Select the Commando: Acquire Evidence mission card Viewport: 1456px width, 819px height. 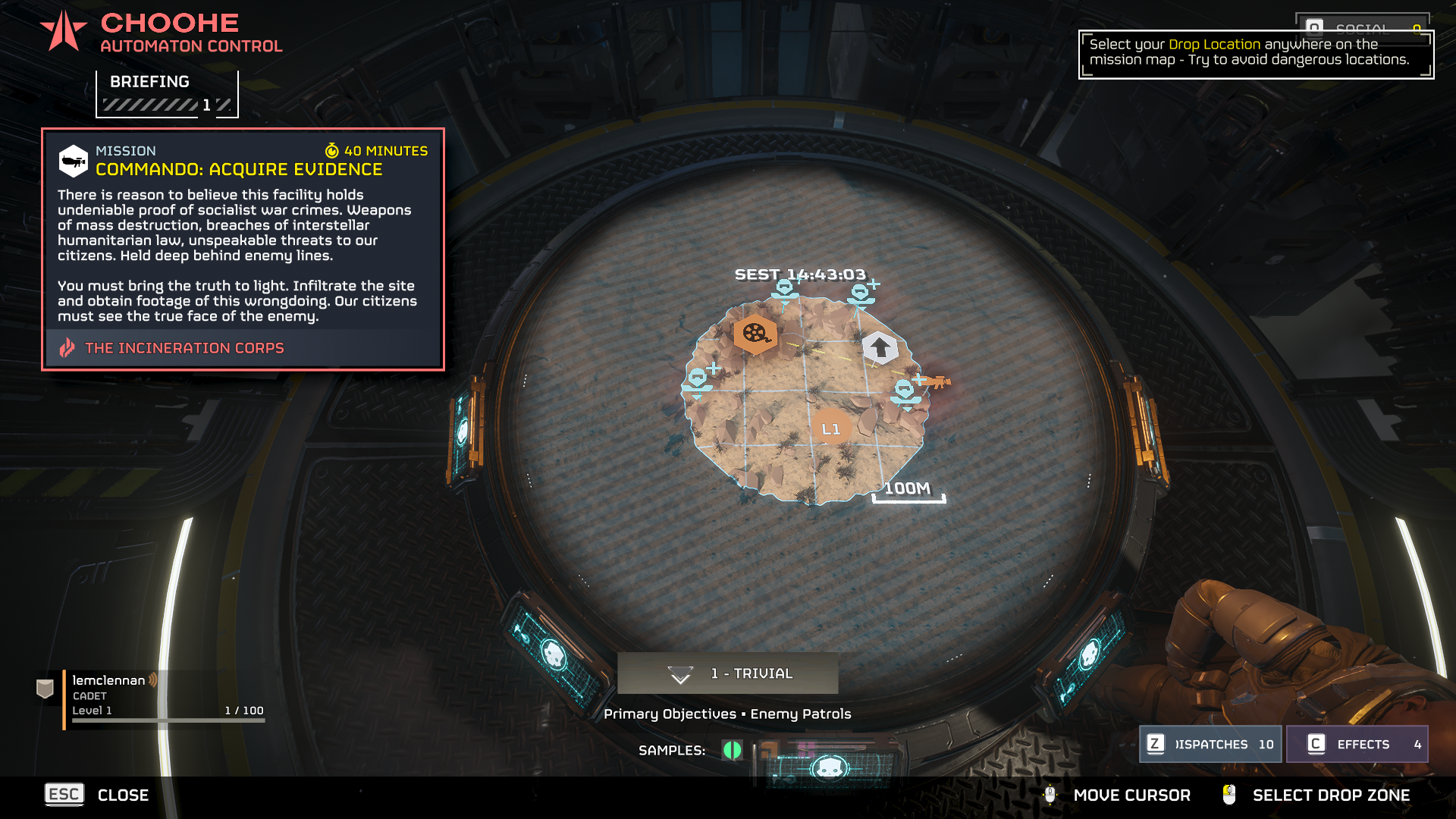coord(243,249)
